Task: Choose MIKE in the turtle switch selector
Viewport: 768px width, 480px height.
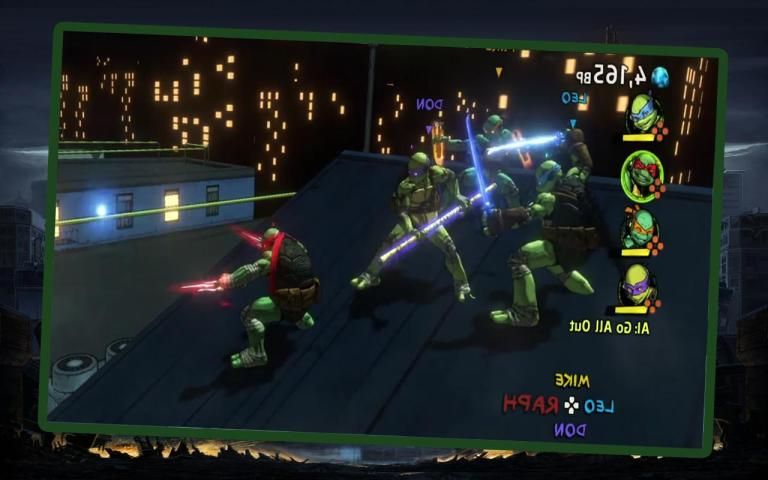Action: 571,381
